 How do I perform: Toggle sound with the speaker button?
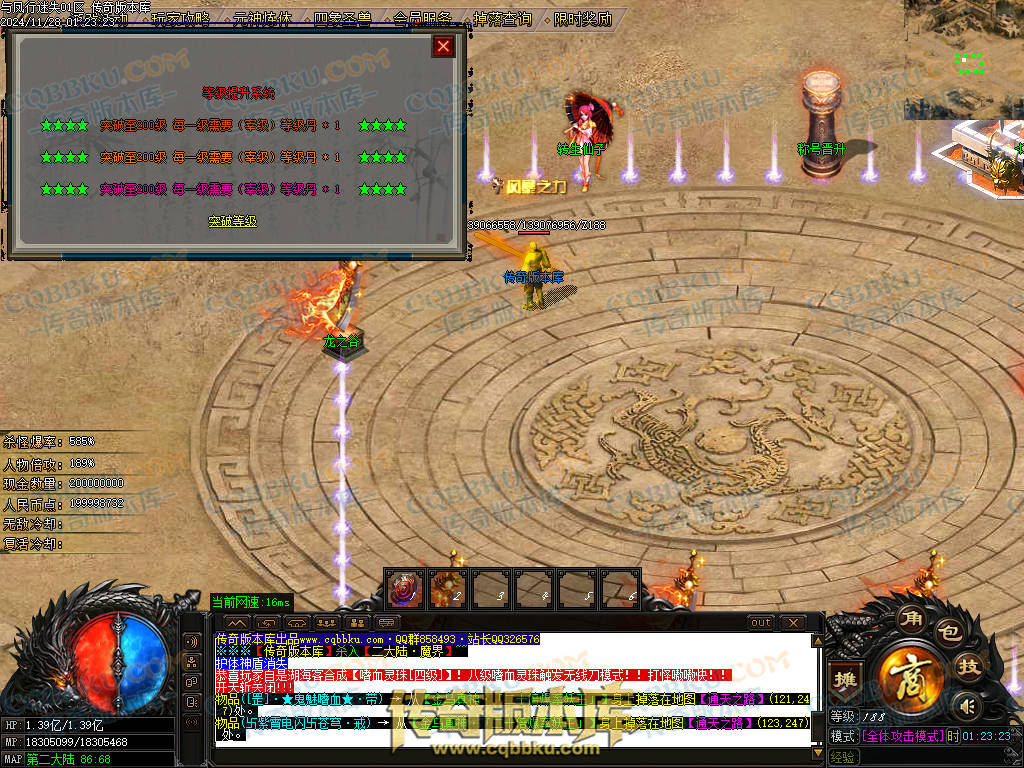coord(964,707)
